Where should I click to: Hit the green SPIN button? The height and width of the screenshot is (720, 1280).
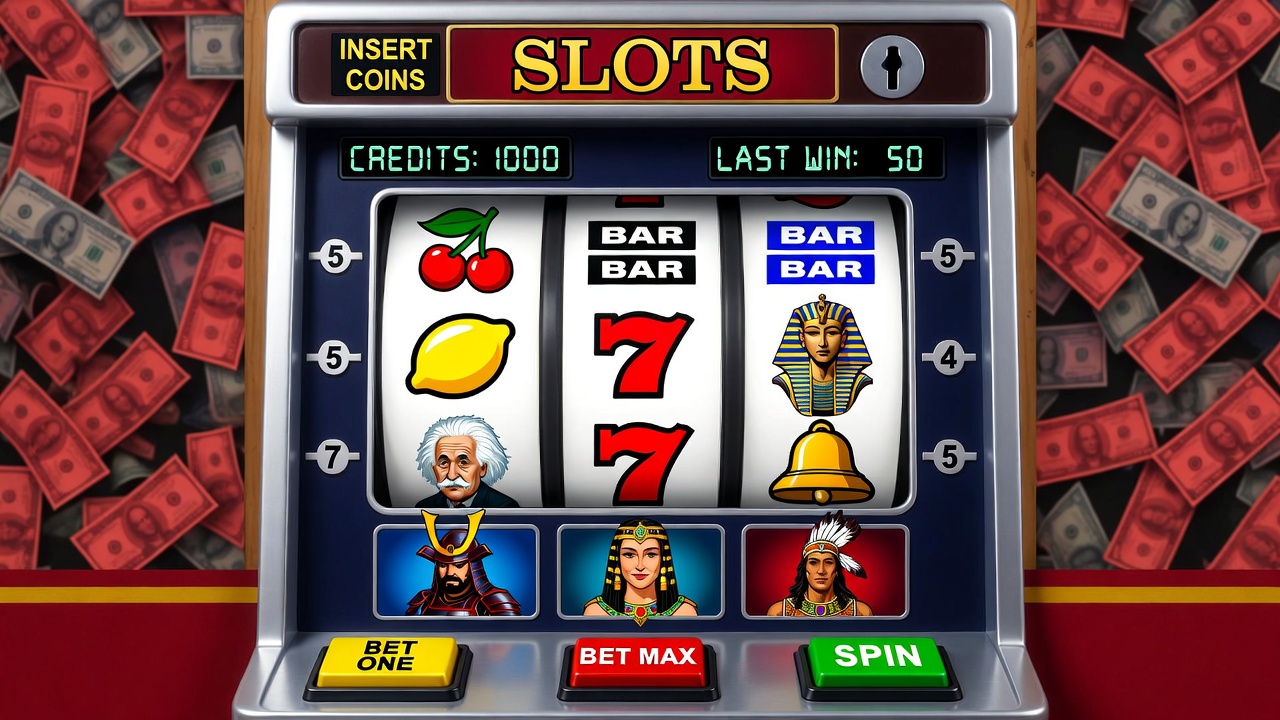877,658
